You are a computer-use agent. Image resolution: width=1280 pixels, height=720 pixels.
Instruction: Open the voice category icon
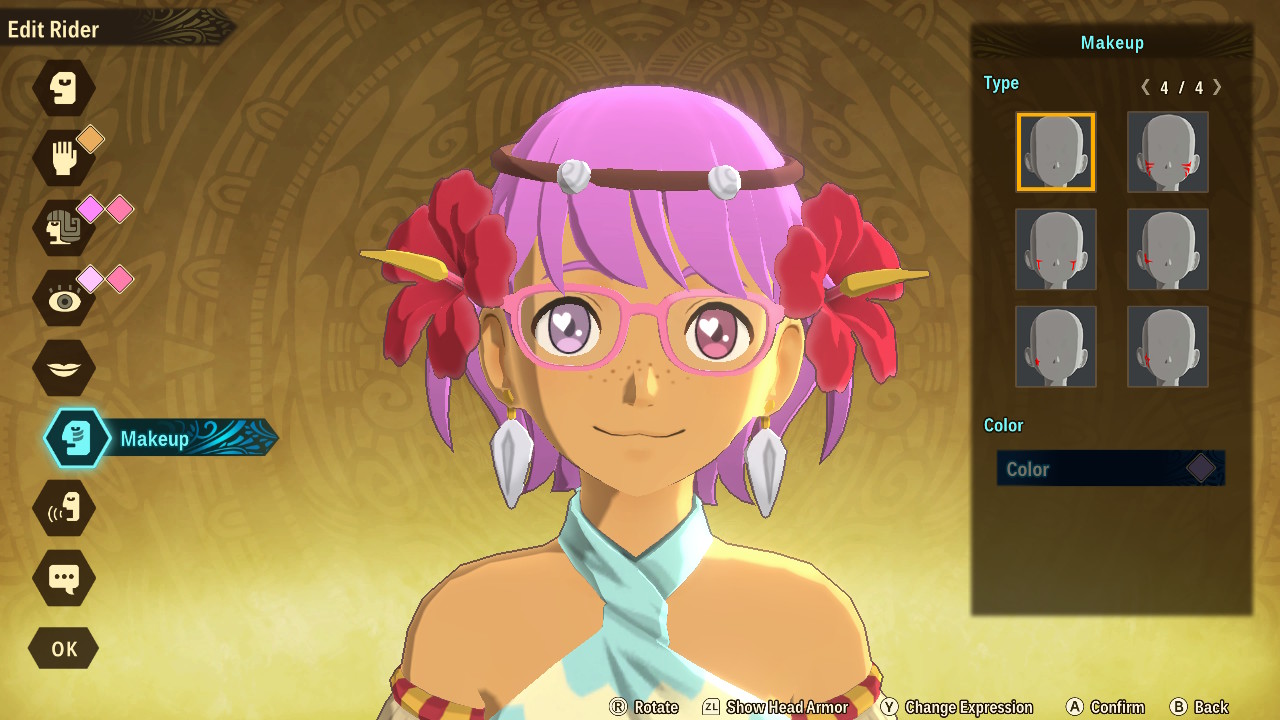click(64, 508)
